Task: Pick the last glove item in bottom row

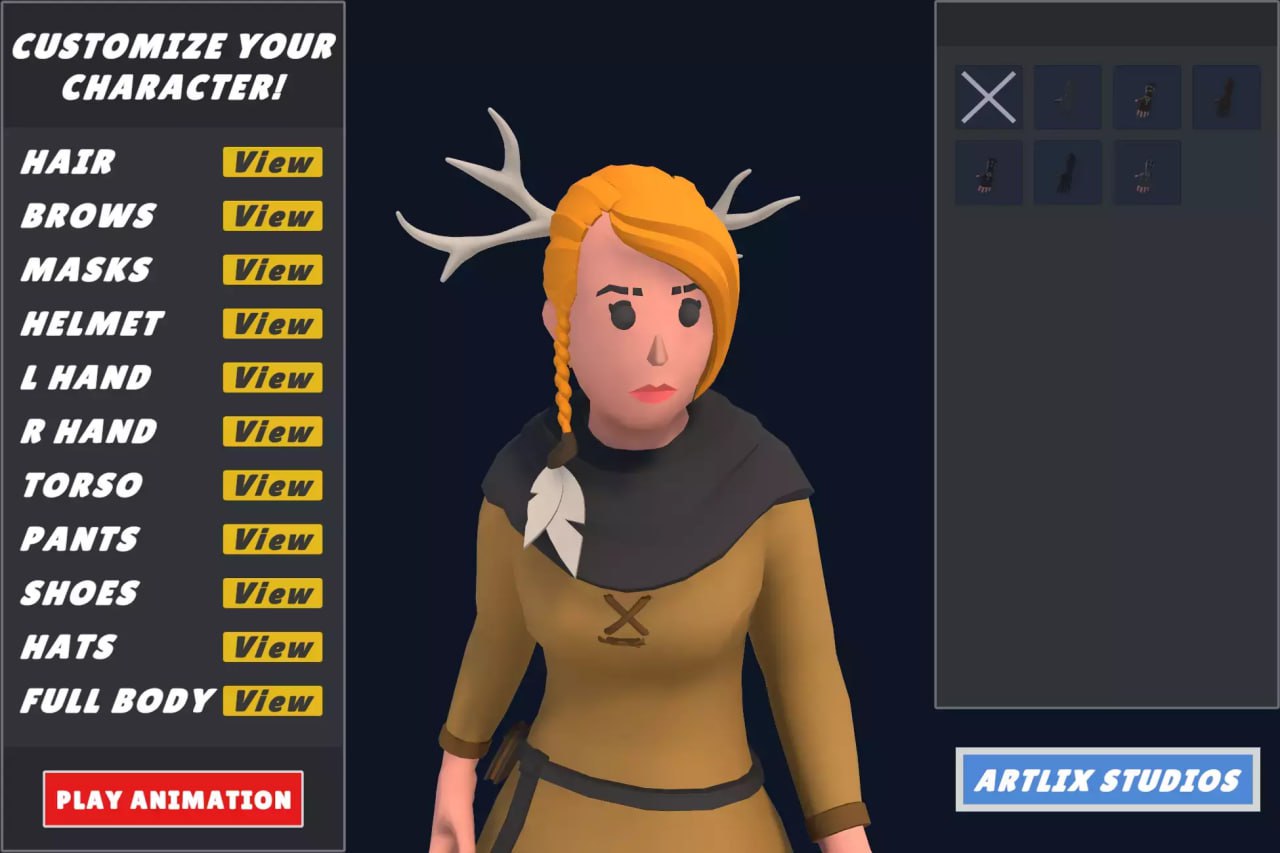Action: (1146, 172)
